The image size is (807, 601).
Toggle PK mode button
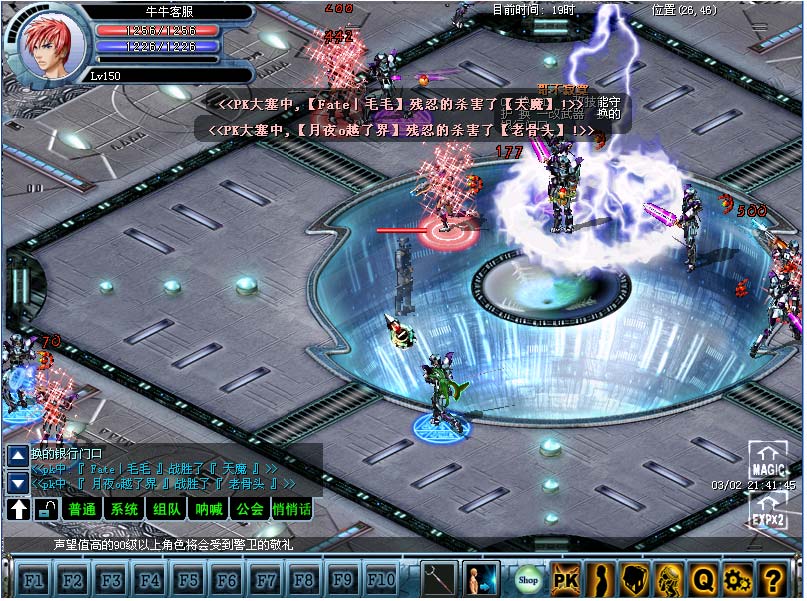coord(566,578)
